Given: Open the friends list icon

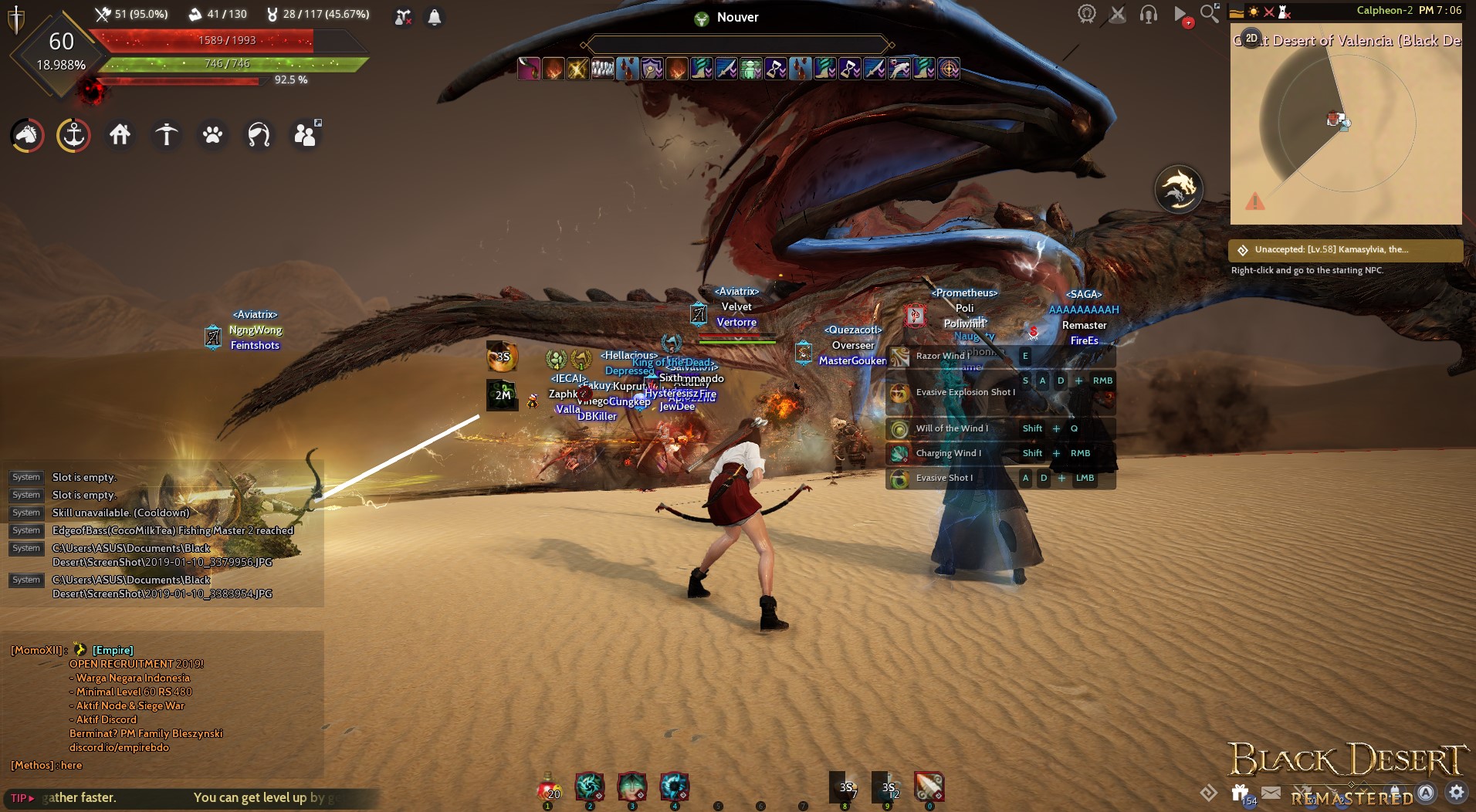Looking at the screenshot, I should [305, 134].
